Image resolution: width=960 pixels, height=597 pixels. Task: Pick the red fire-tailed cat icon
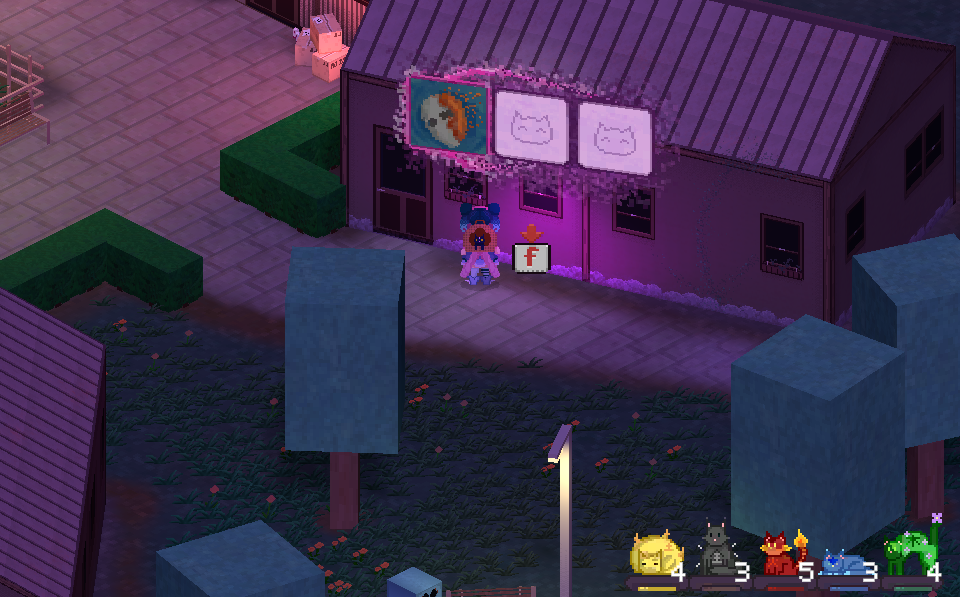[777, 554]
